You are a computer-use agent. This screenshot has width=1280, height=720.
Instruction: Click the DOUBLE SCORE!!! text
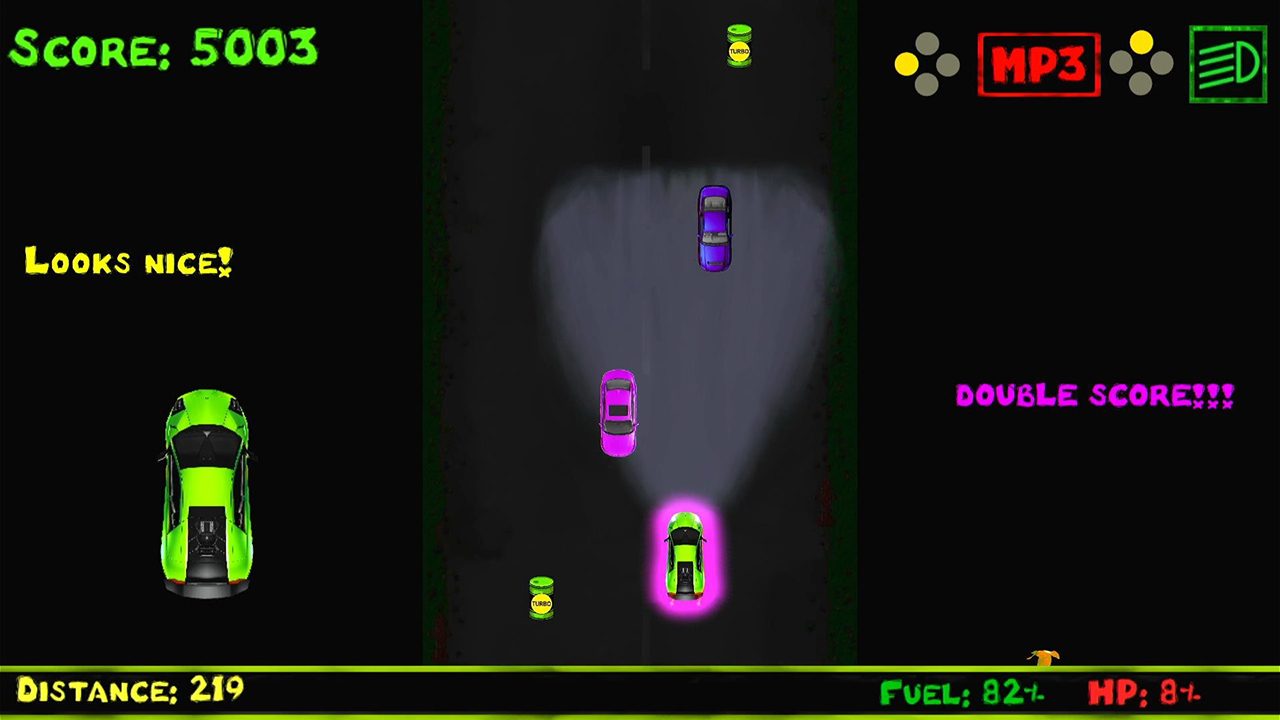pyautogui.click(x=1094, y=395)
